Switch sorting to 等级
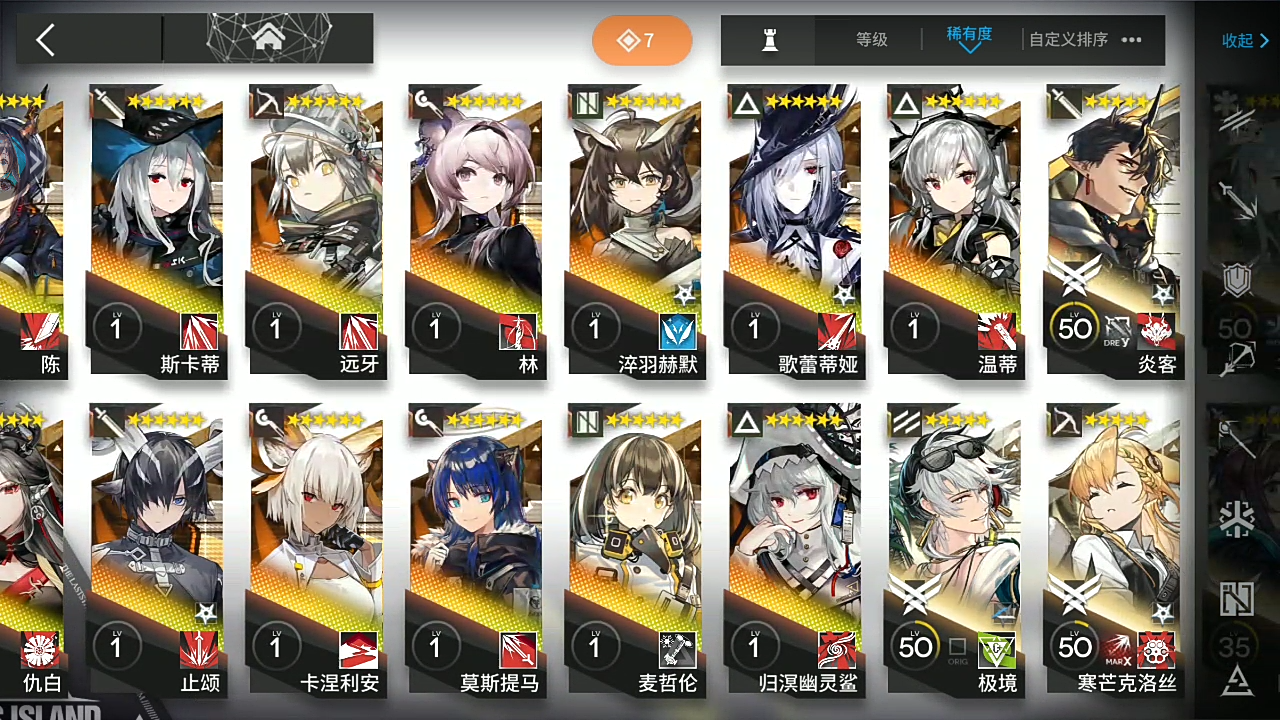Viewport: 1280px width, 720px height. tap(871, 40)
